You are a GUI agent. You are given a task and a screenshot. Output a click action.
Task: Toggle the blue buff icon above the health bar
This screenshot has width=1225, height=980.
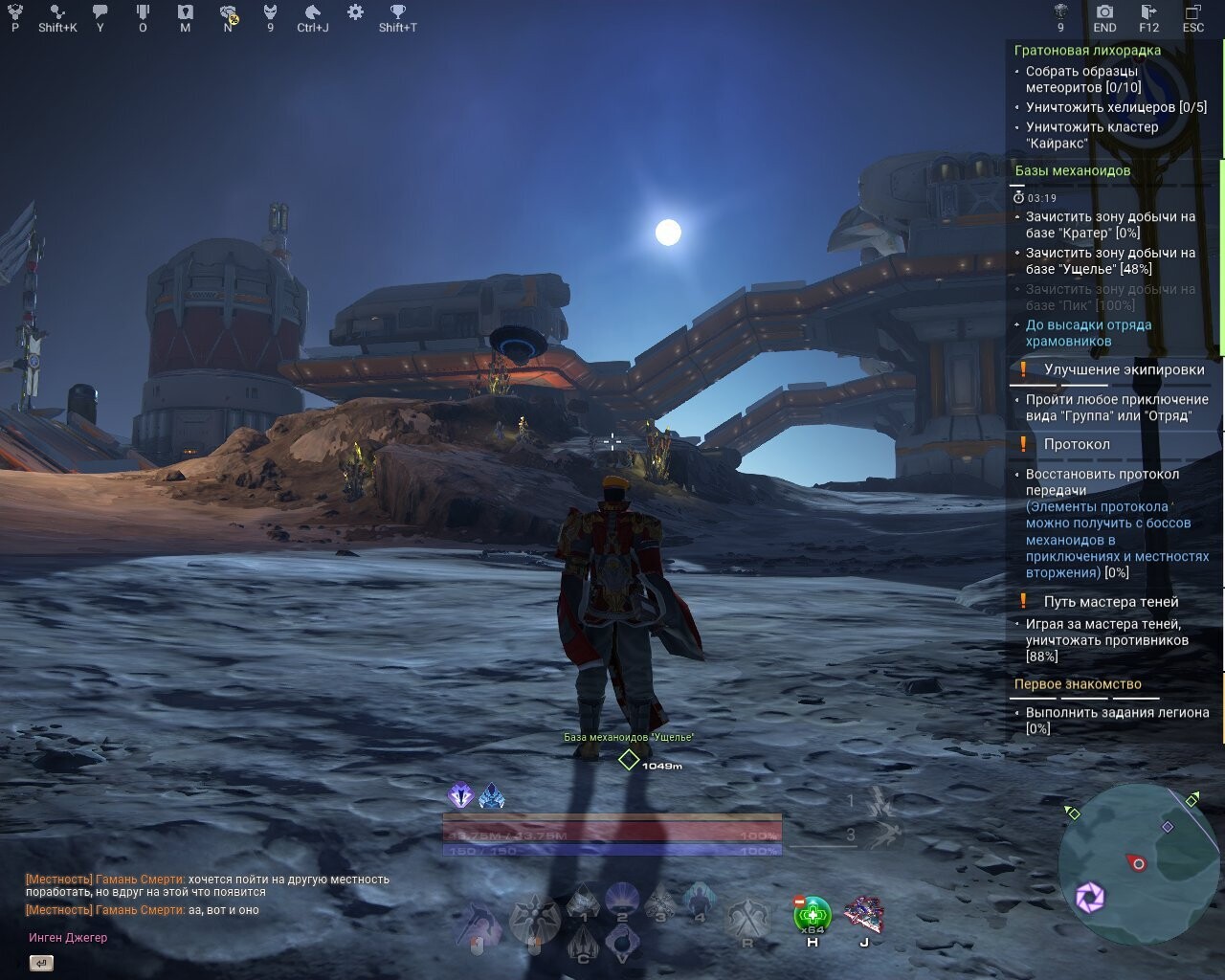point(491,793)
